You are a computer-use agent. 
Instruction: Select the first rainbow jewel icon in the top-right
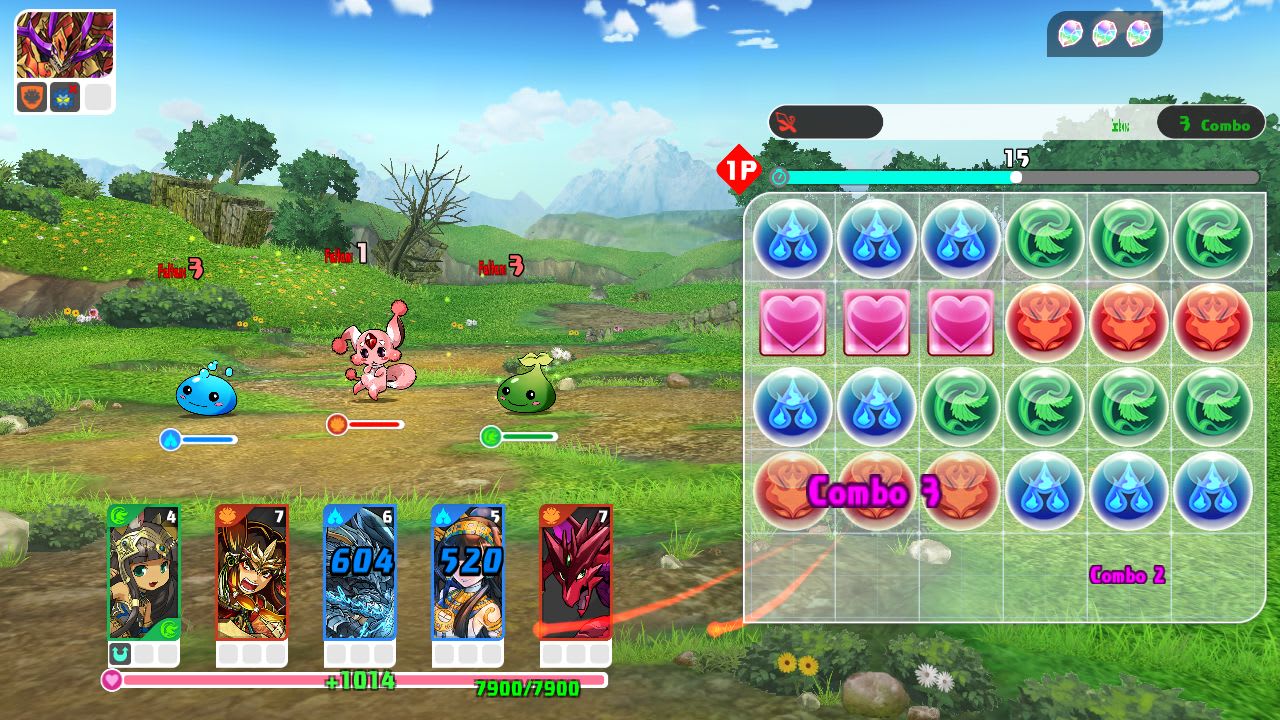[x=1071, y=32]
